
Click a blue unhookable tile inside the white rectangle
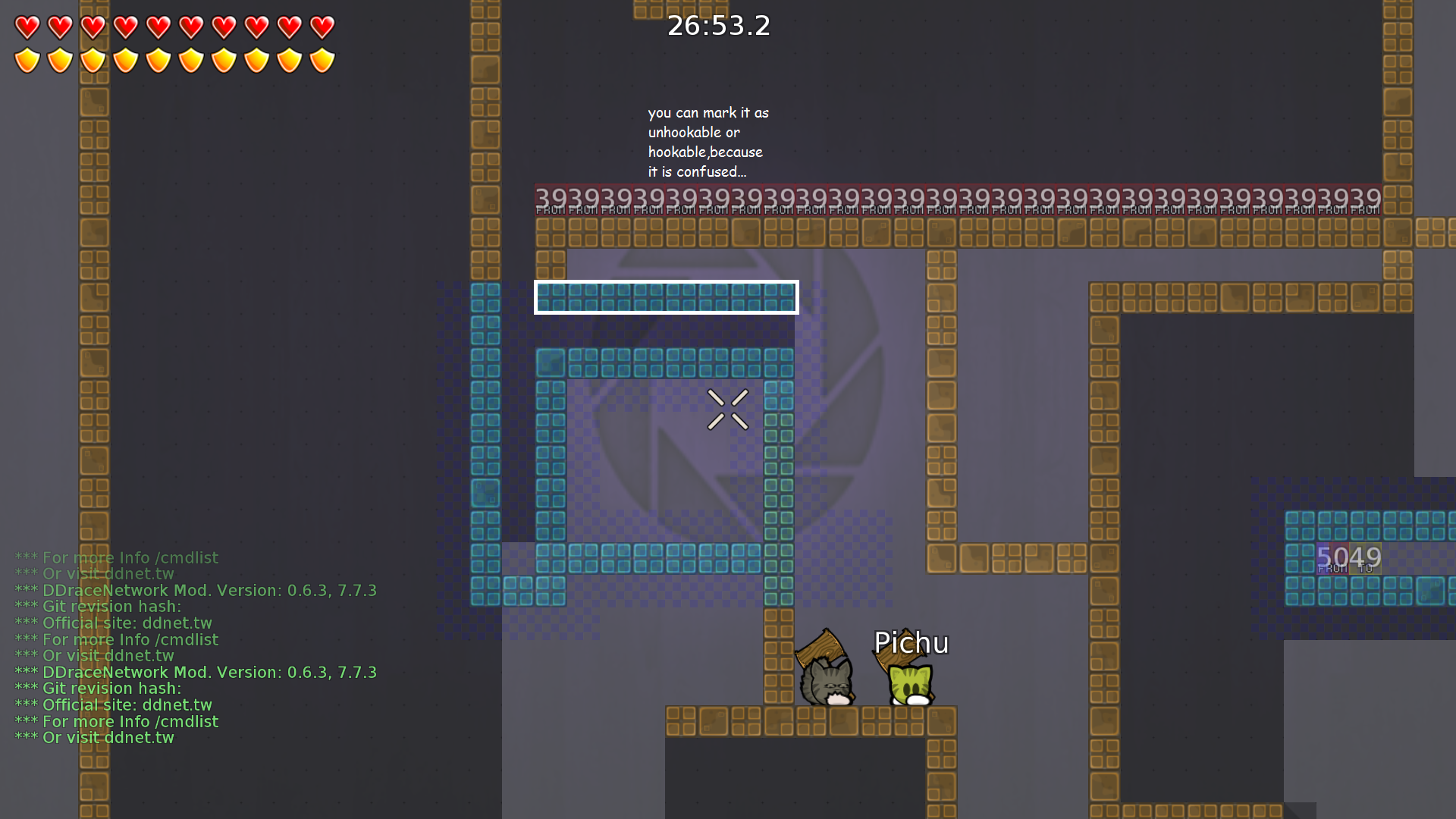coord(666,297)
